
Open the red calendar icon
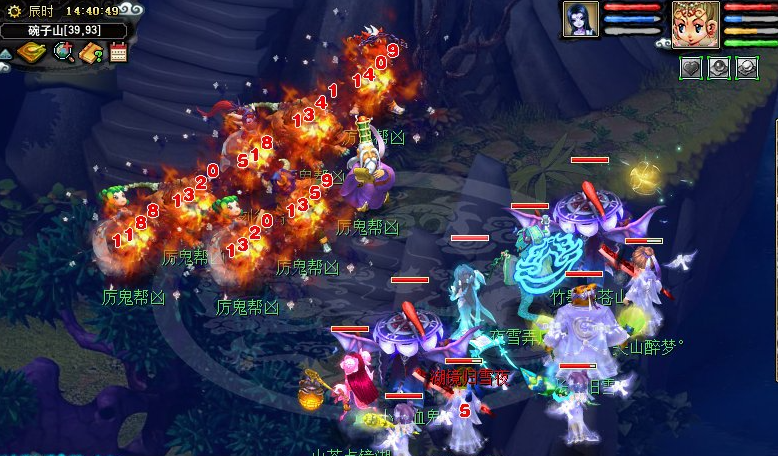click(118, 53)
